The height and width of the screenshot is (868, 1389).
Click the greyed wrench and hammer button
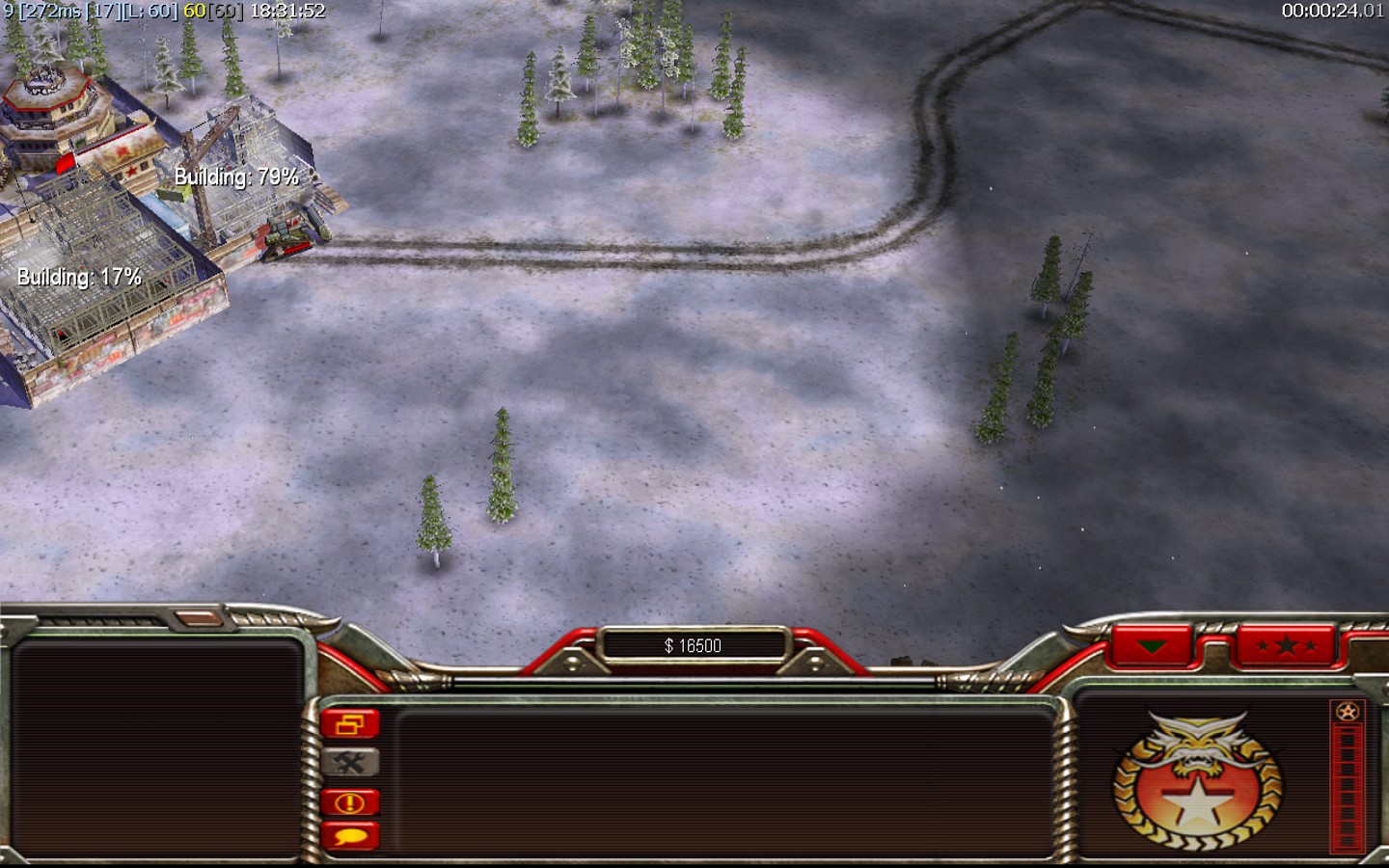coord(350,764)
